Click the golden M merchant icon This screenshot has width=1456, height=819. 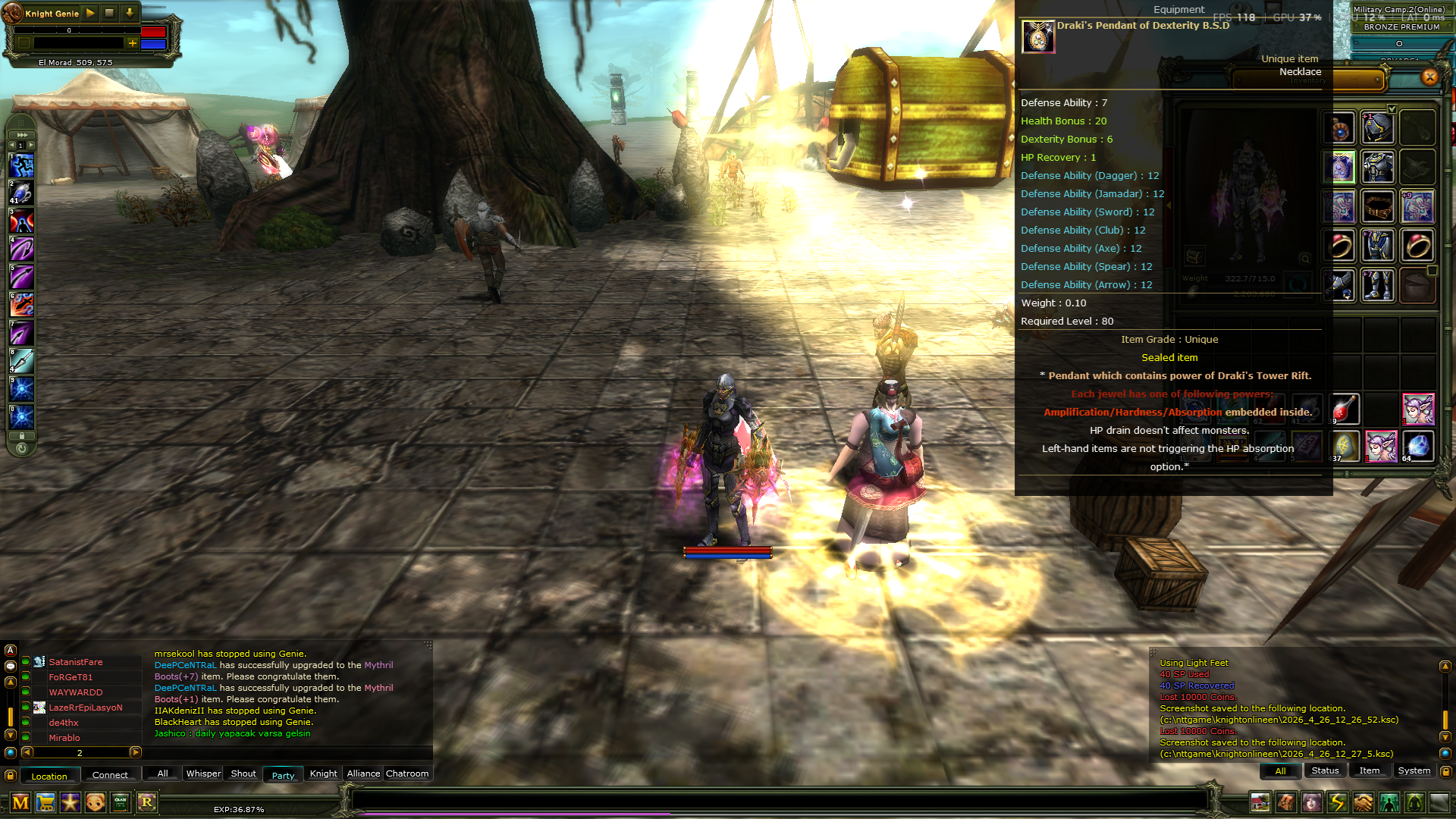point(21,803)
